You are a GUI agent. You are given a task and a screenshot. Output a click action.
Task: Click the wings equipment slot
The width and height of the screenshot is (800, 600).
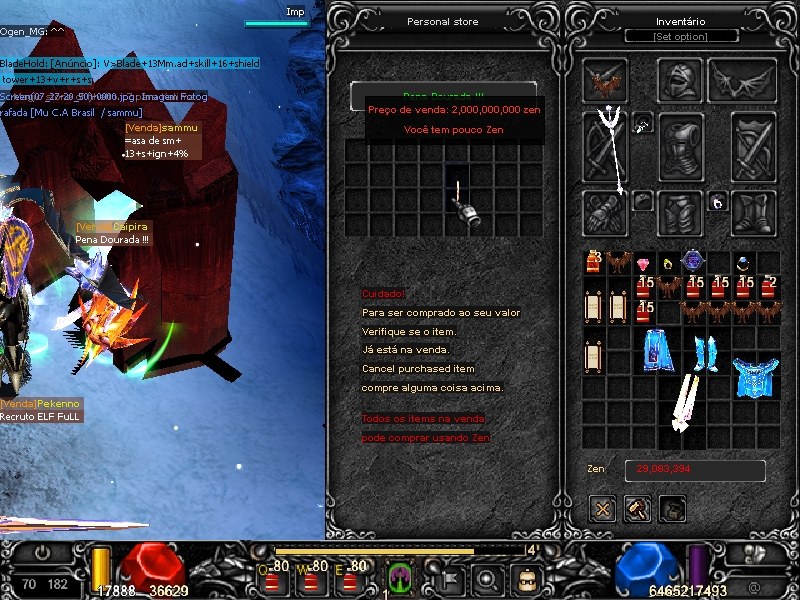point(743,81)
